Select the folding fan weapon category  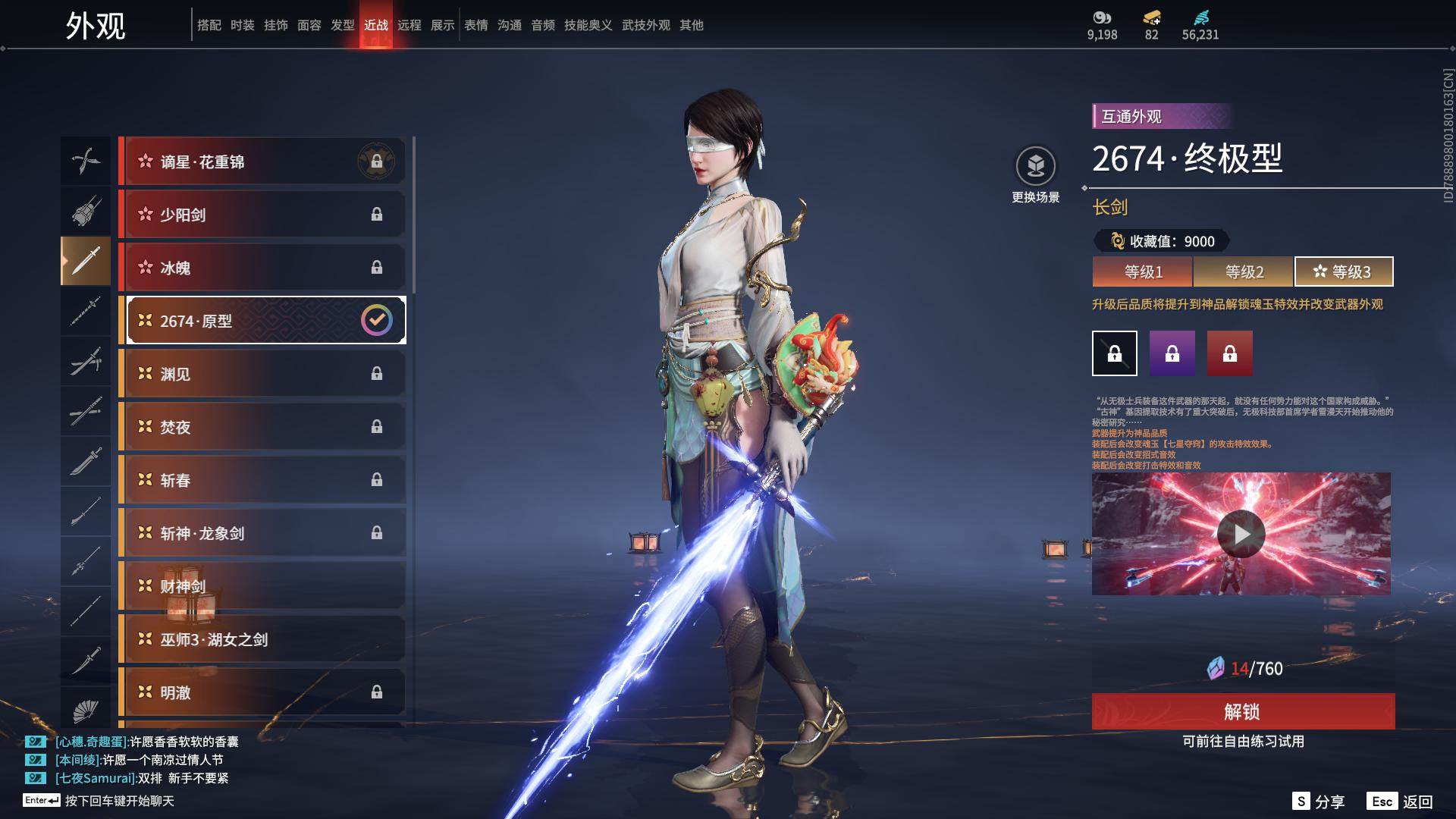point(86,711)
